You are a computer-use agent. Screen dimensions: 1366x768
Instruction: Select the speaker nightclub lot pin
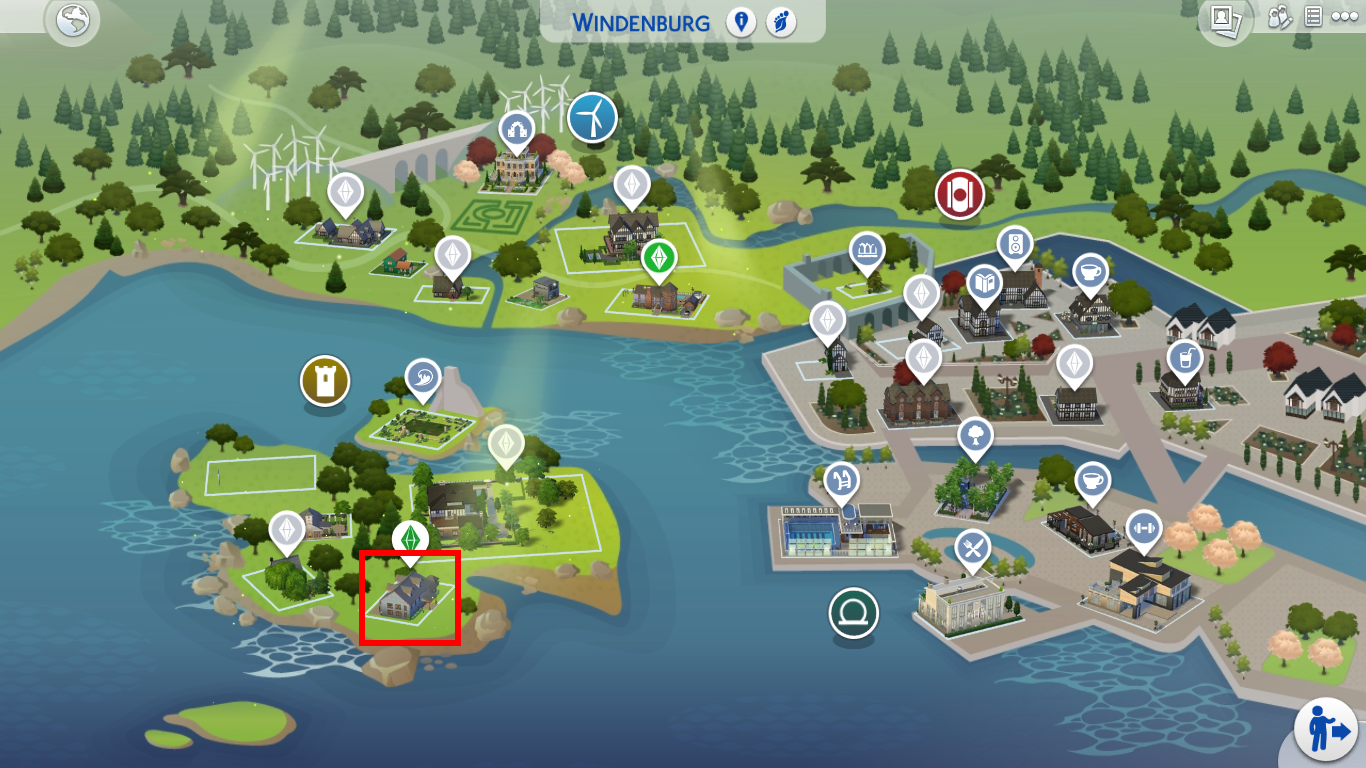click(x=1014, y=244)
